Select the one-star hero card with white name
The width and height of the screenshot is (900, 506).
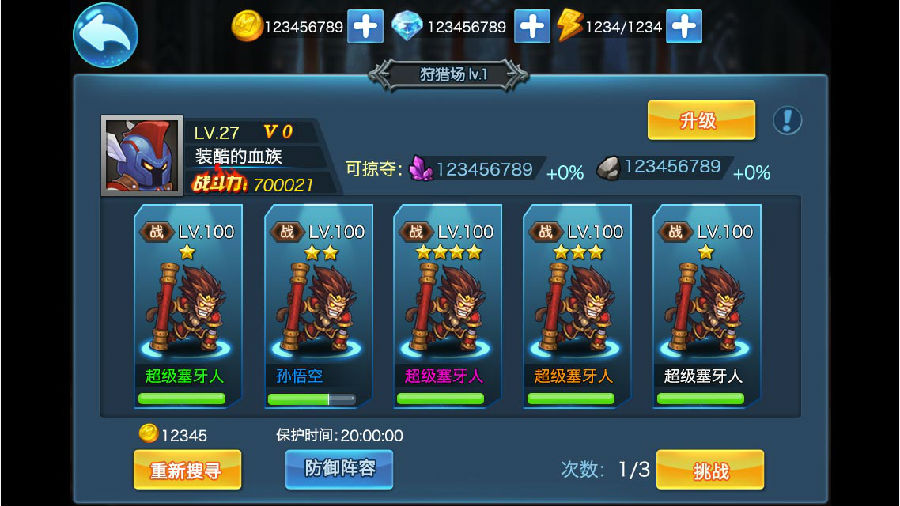[705, 306]
